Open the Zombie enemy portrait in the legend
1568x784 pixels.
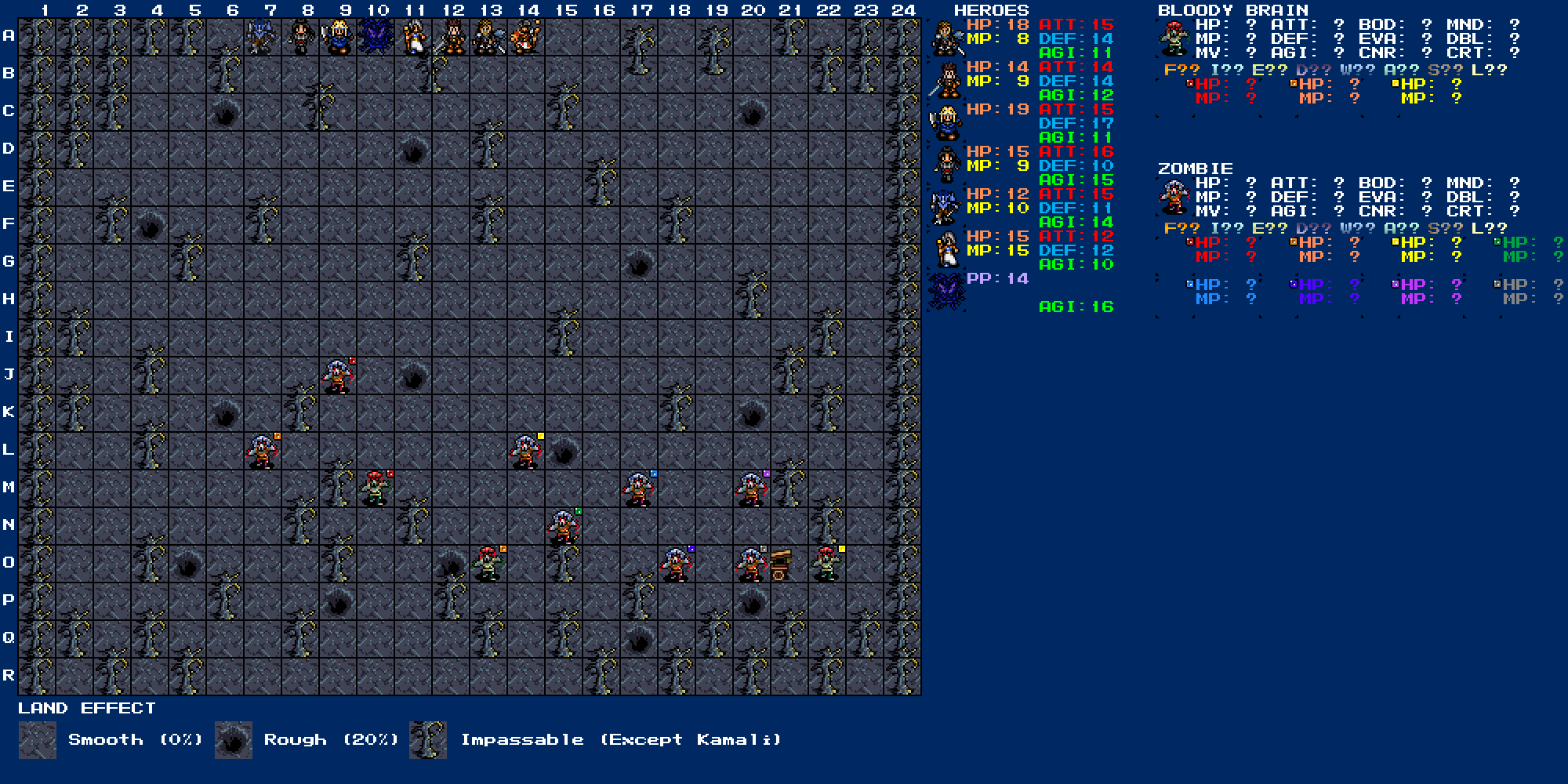click(1174, 197)
